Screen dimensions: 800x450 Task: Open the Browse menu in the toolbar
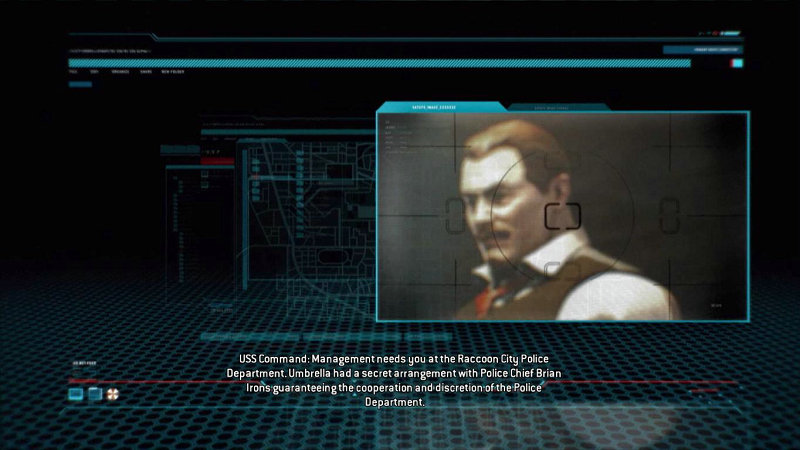pyautogui.click(x=119, y=71)
